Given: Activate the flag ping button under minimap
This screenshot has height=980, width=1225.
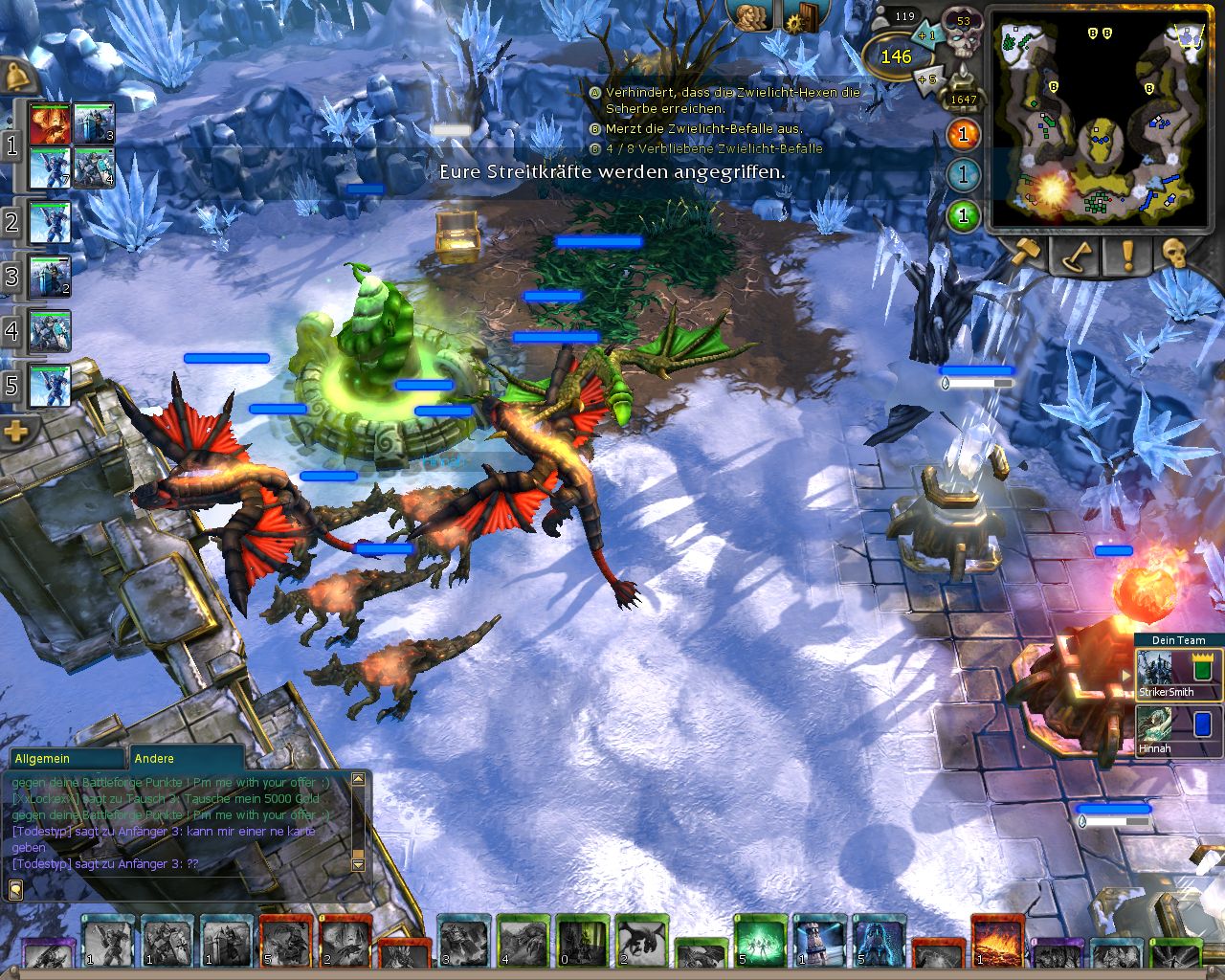Looking at the screenshot, I should tap(1076, 255).
